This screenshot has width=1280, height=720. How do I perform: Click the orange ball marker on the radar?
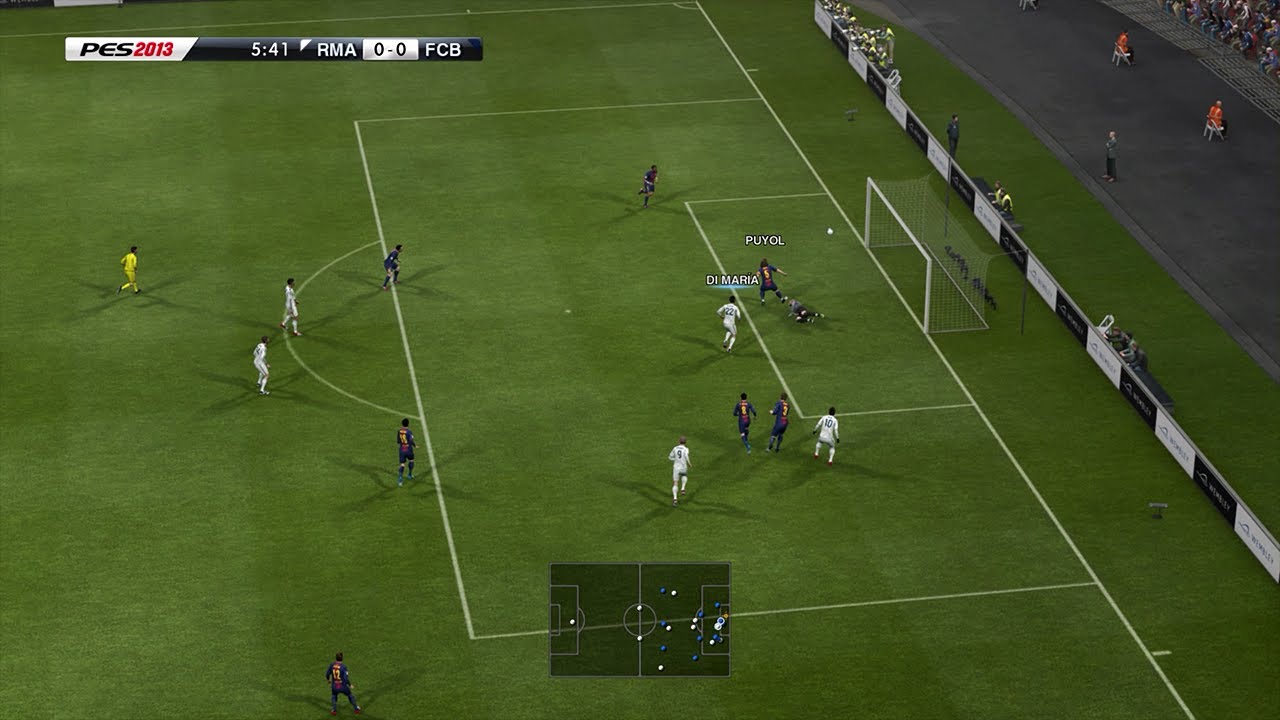click(x=726, y=615)
